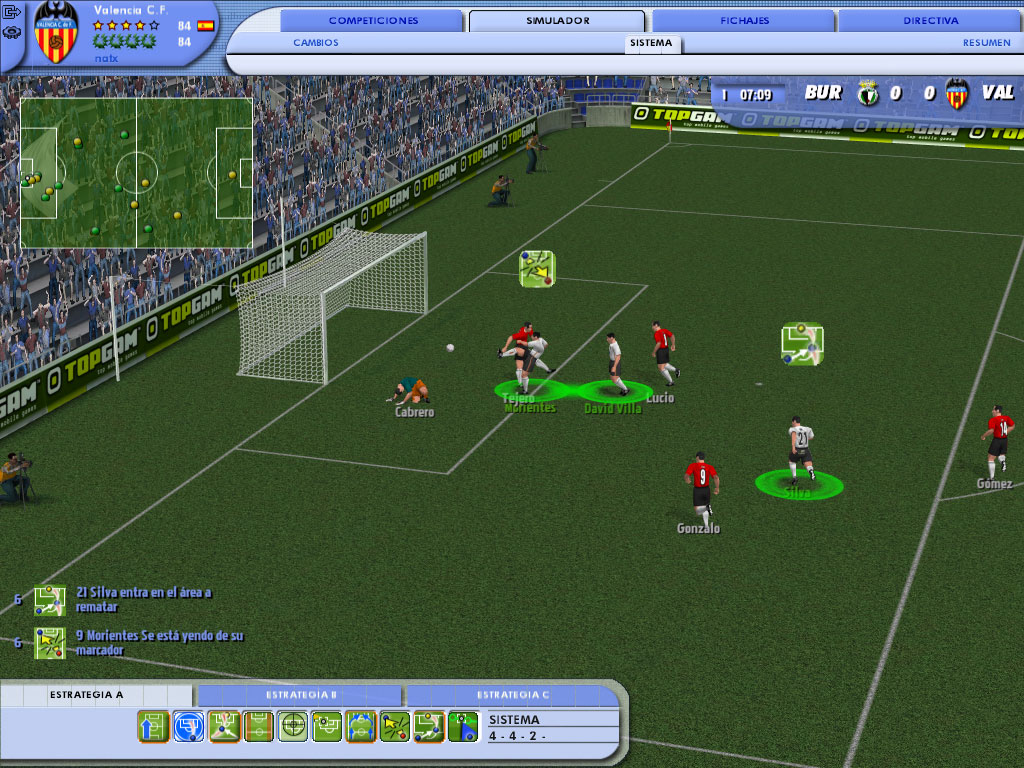Open the Fichajes section

(x=744, y=20)
